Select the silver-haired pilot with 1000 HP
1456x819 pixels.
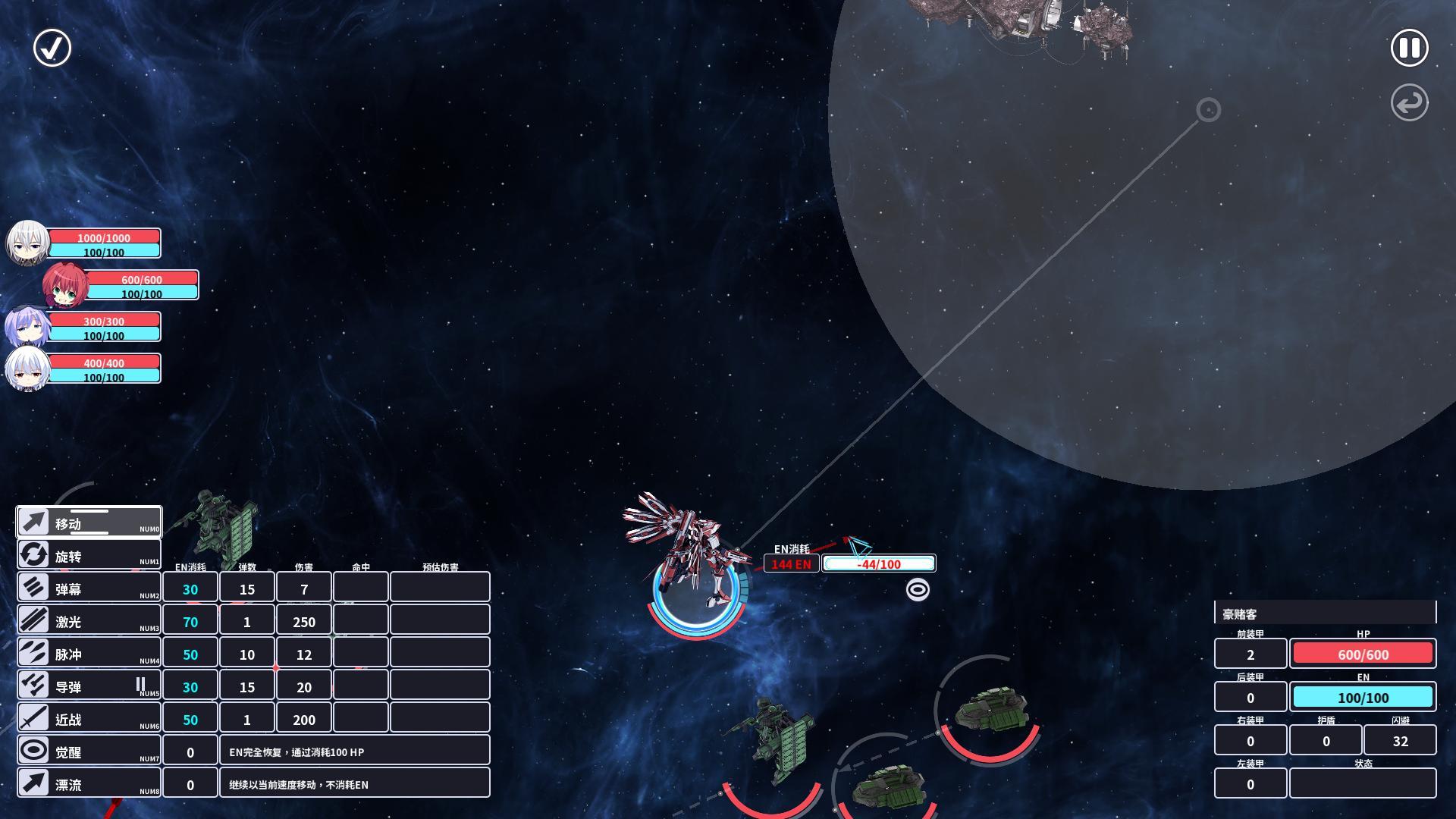pos(28,243)
